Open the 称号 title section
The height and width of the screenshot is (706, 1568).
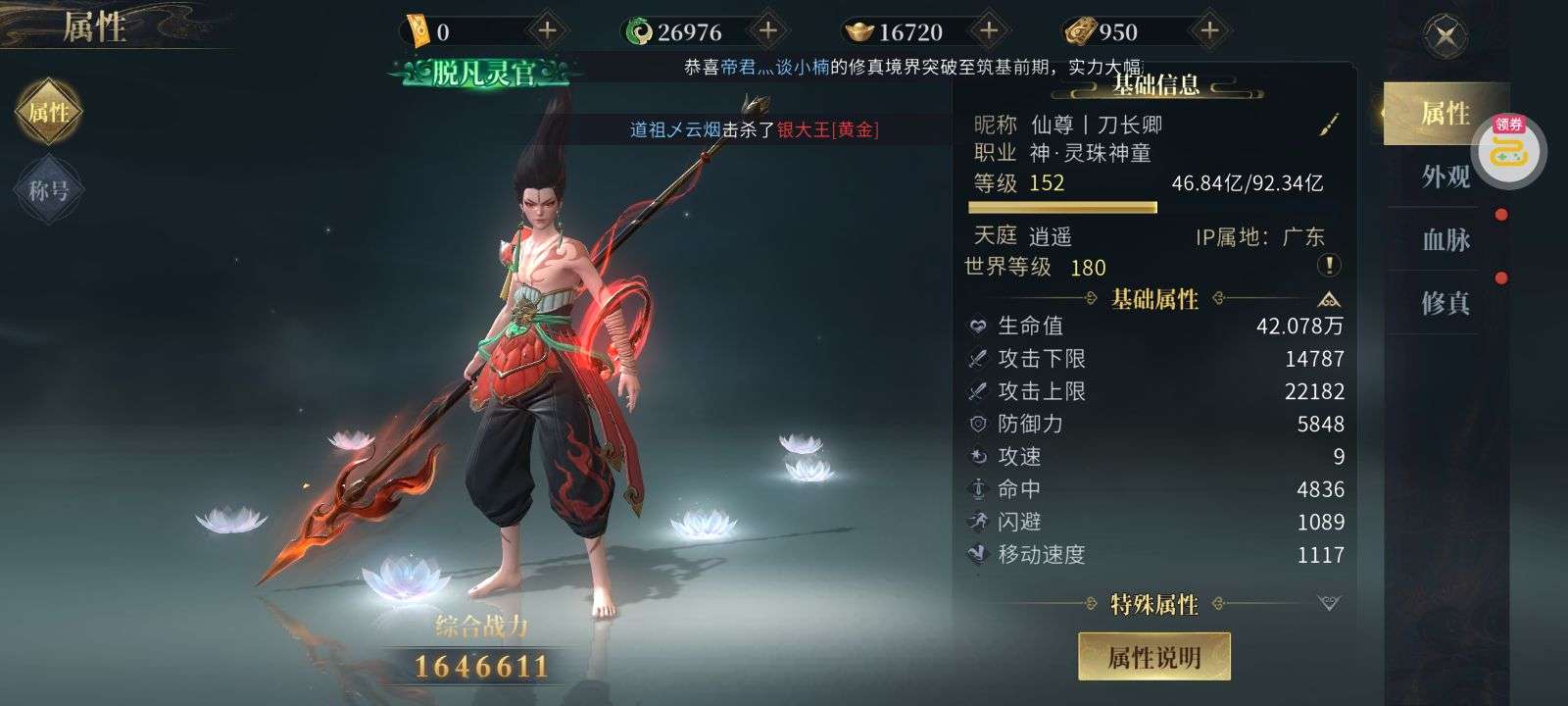49,189
